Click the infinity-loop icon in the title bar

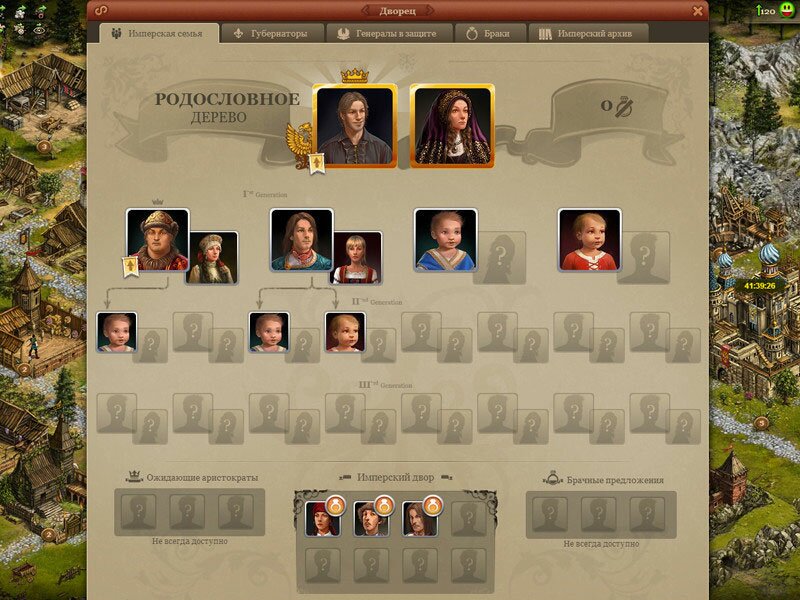pos(101,10)
